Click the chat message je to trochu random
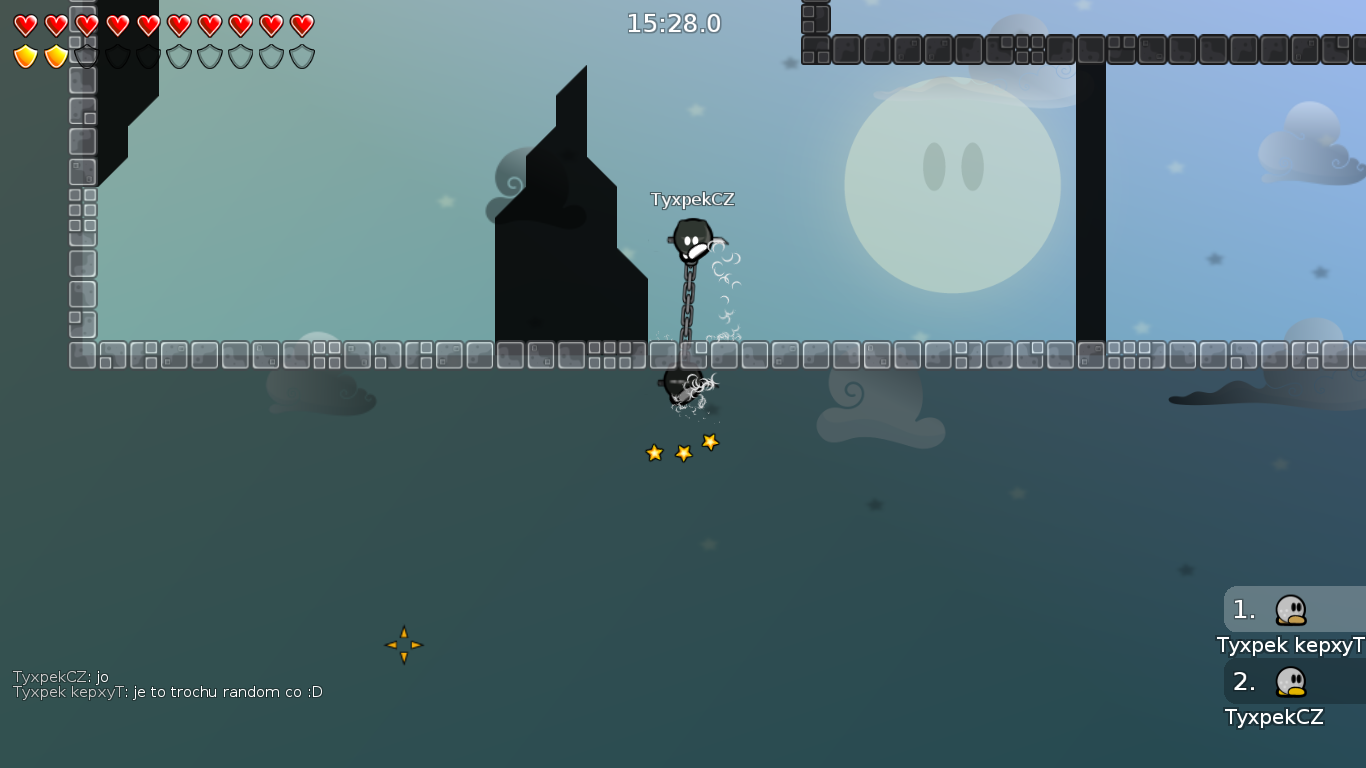 pyautogui.click(x=165, y=691)
